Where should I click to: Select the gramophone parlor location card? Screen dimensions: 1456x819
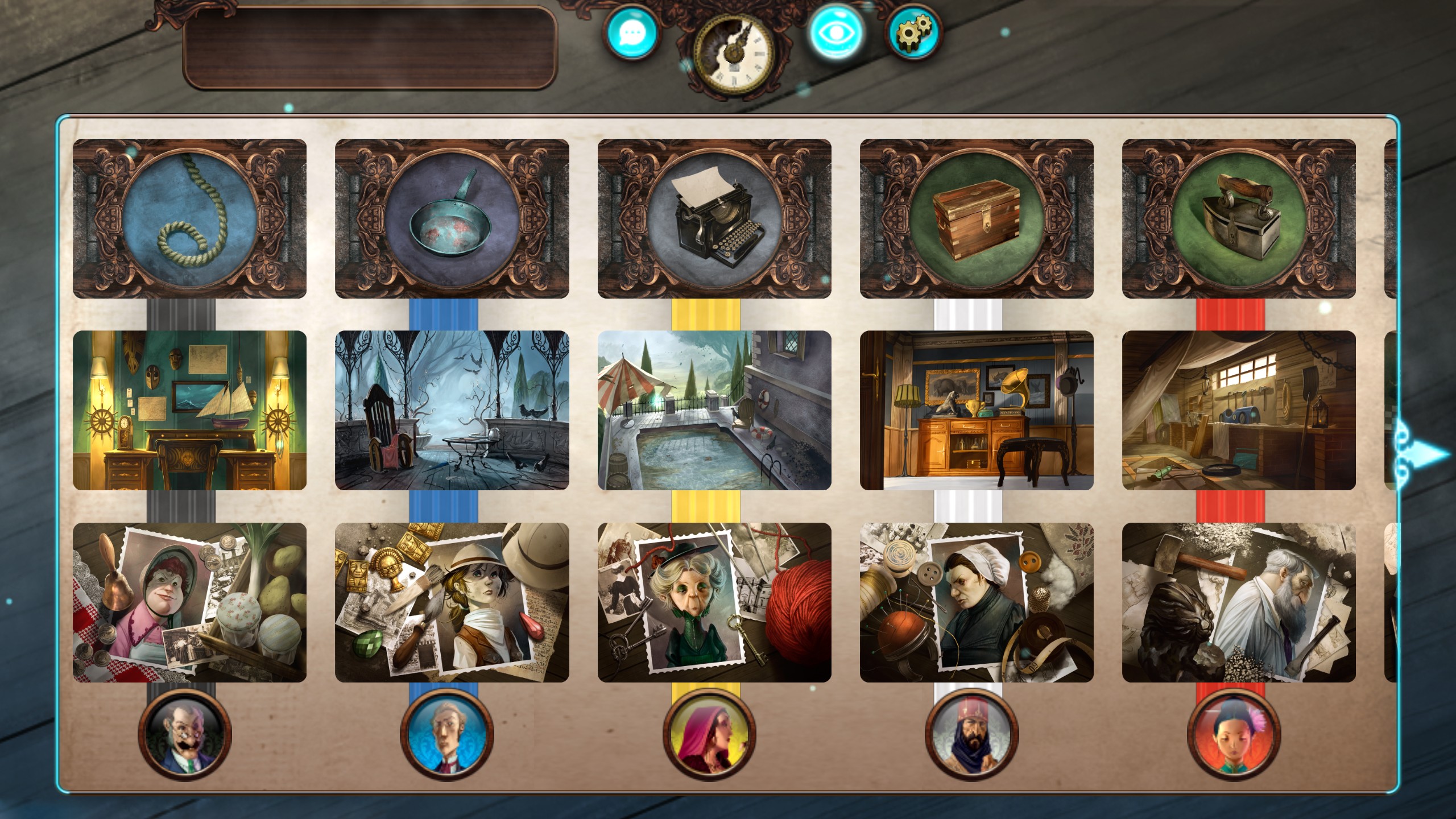[x=977, y=410]
